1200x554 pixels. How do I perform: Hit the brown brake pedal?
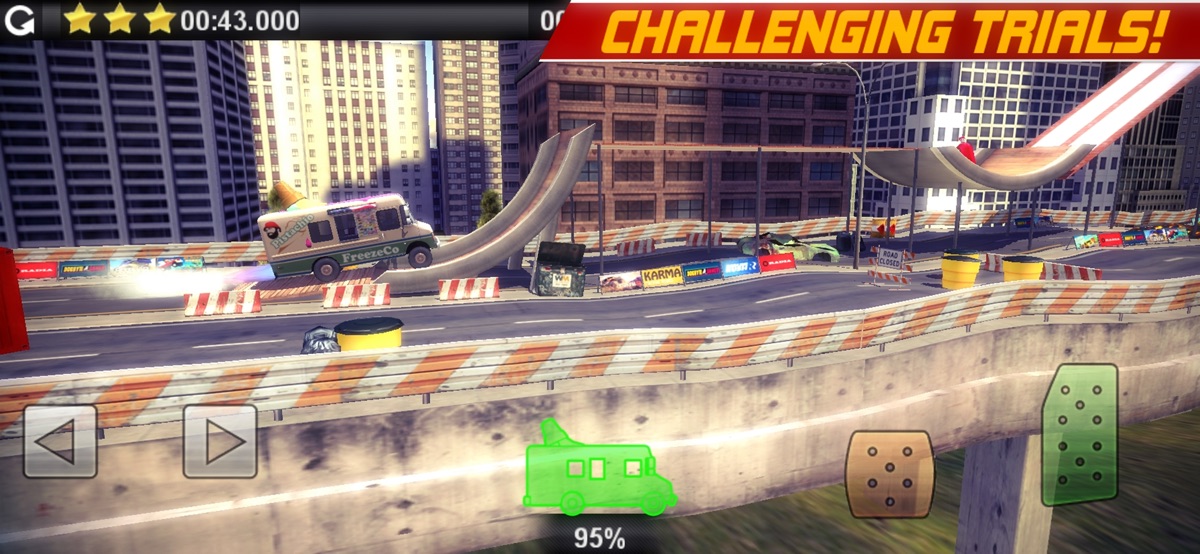889,473
